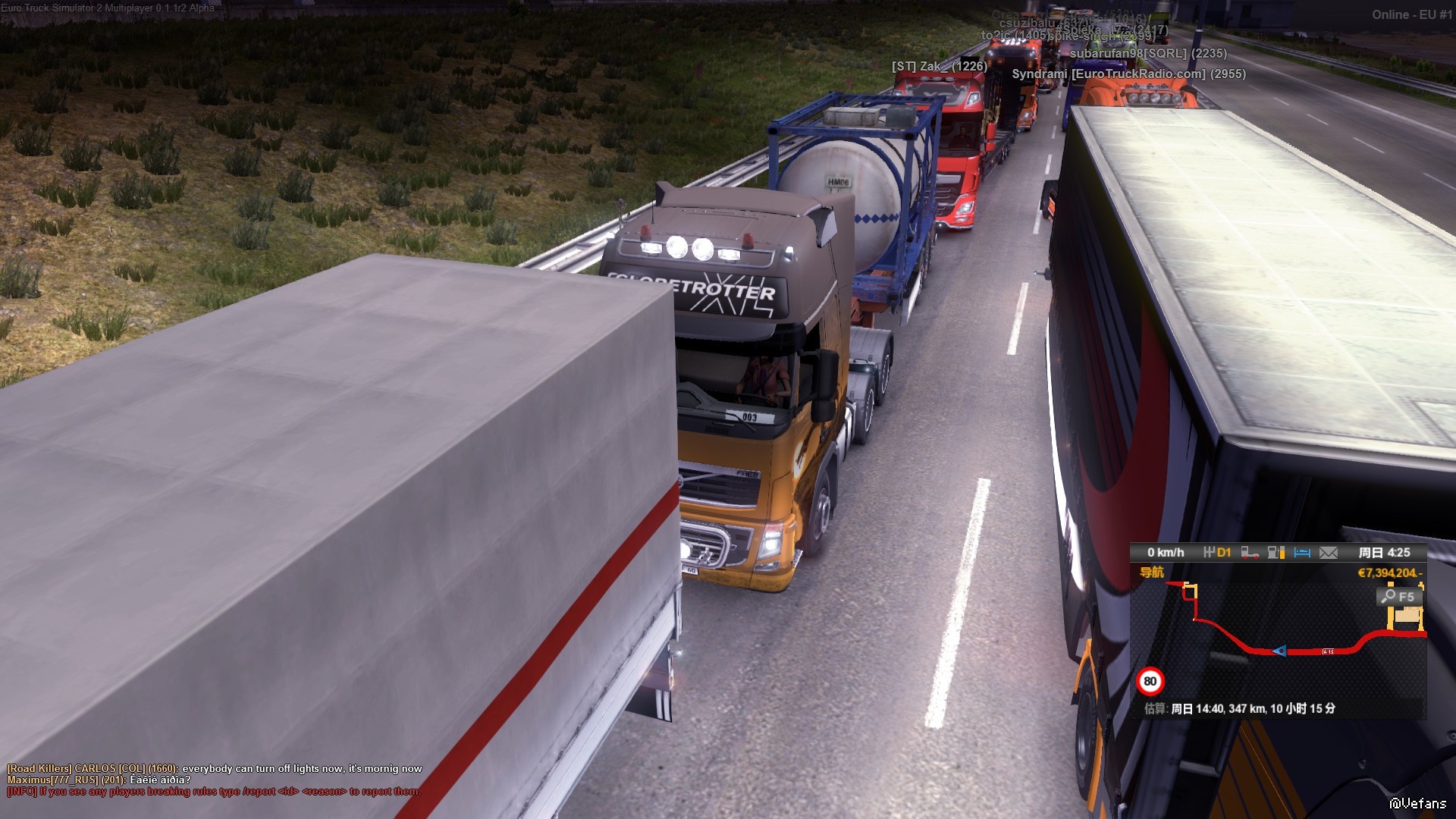
Task: Click CARLOS's chat message about lights
Action: [x=215, y=768]
